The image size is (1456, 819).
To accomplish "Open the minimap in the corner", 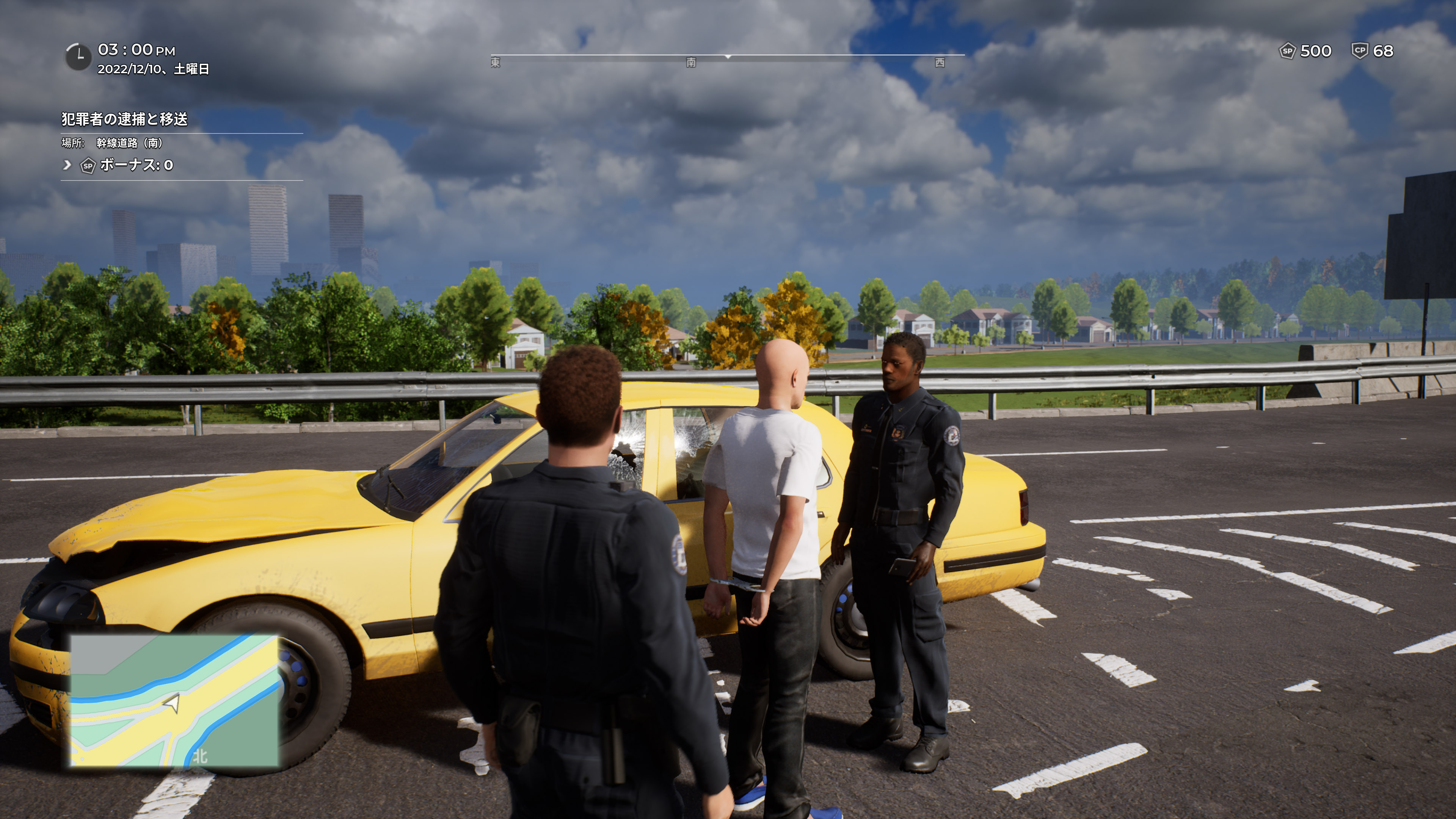I will (x=174, y=701).
